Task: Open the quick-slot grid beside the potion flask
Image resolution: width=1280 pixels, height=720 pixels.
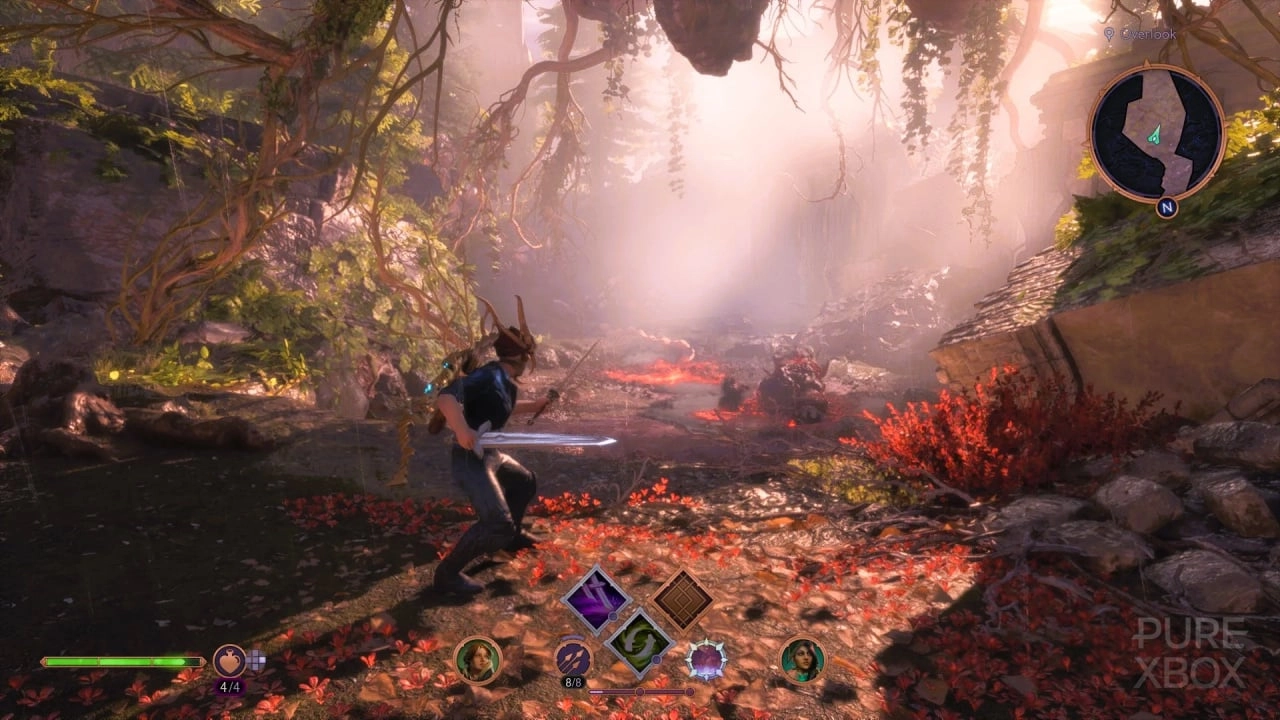Action: click(x=256, y=660)
